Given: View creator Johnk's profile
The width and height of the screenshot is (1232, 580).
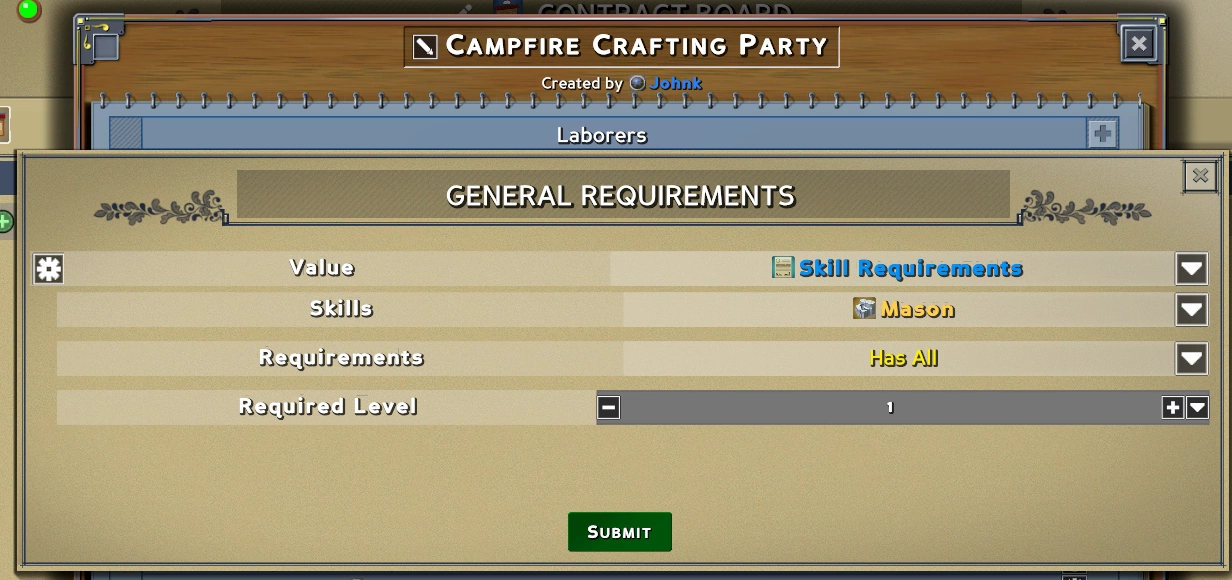Looking at the screenshot, I should (675, 83).
